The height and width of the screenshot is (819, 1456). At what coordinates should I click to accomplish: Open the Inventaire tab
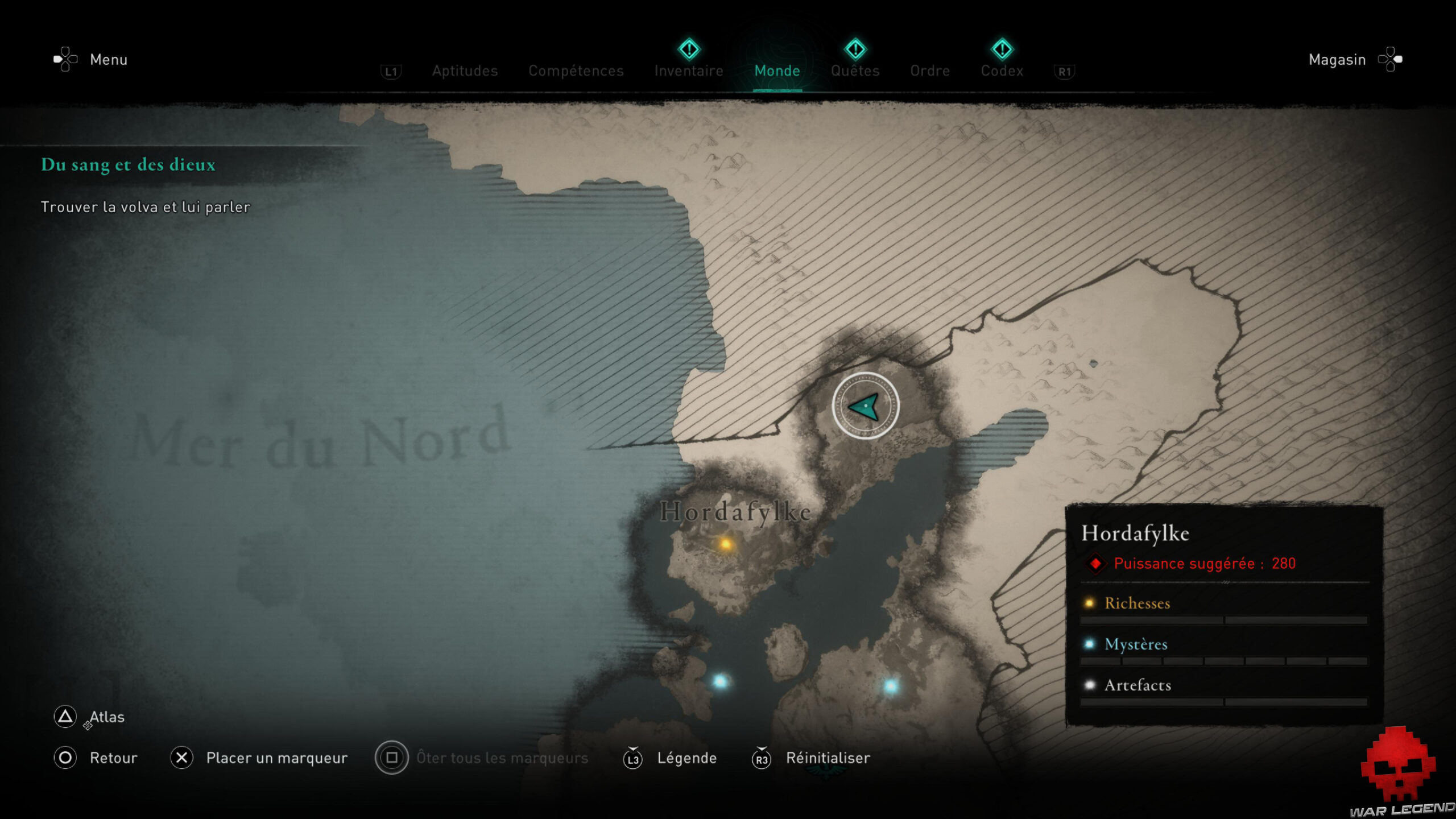click(x=689, y=71)
